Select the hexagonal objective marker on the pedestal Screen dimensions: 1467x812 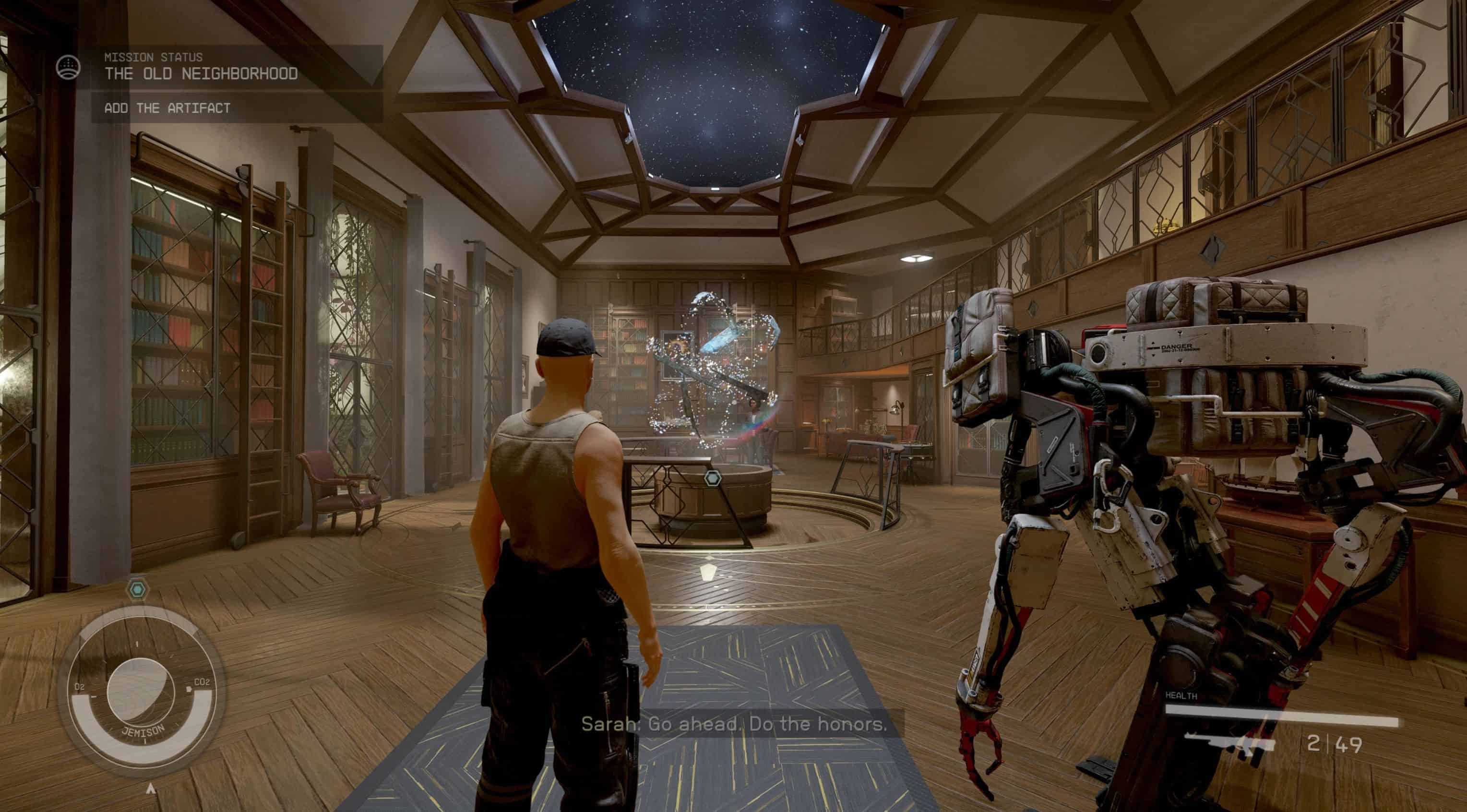713,478
